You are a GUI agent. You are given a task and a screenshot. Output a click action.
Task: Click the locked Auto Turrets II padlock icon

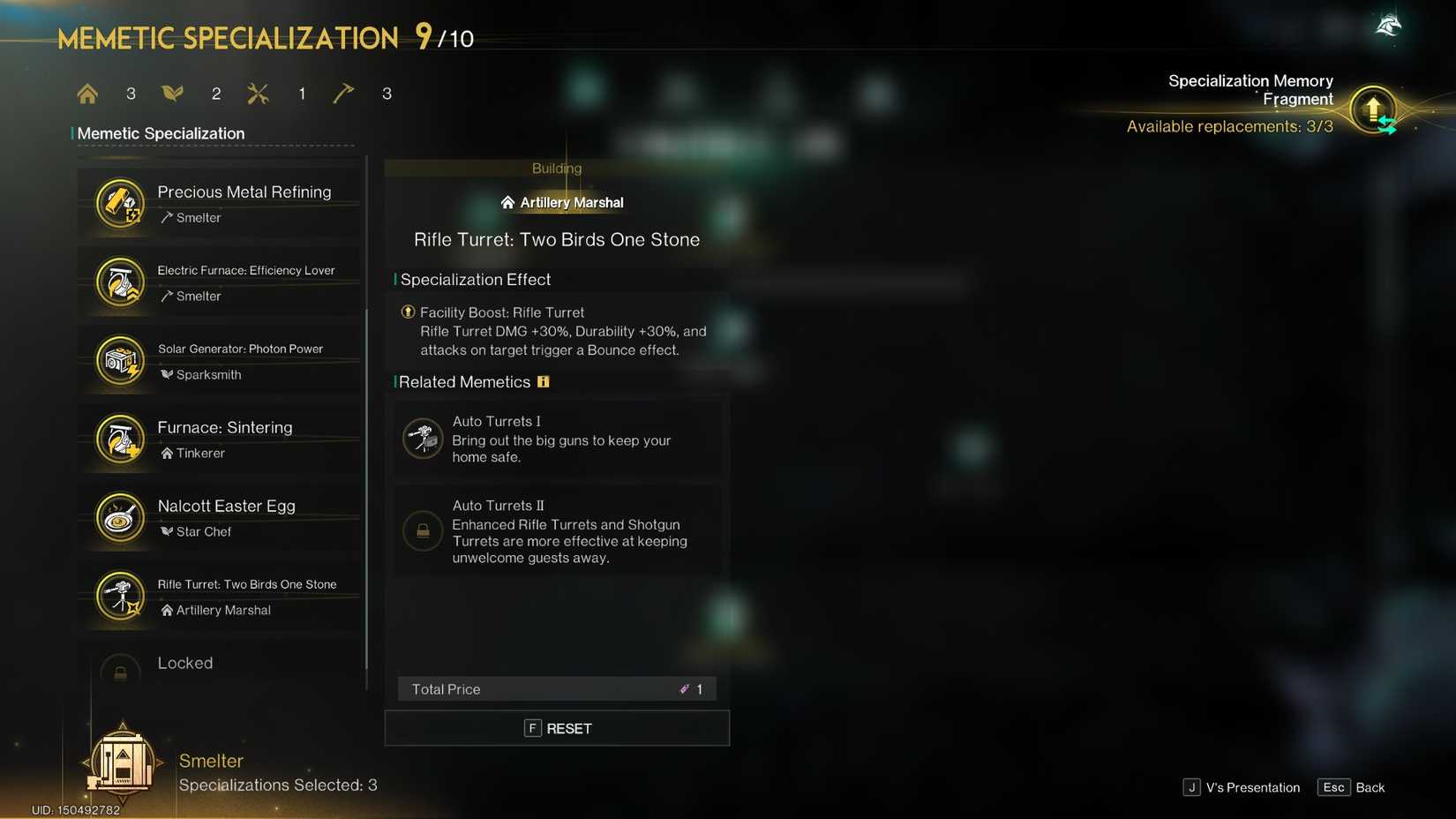[x=423, y=530]
